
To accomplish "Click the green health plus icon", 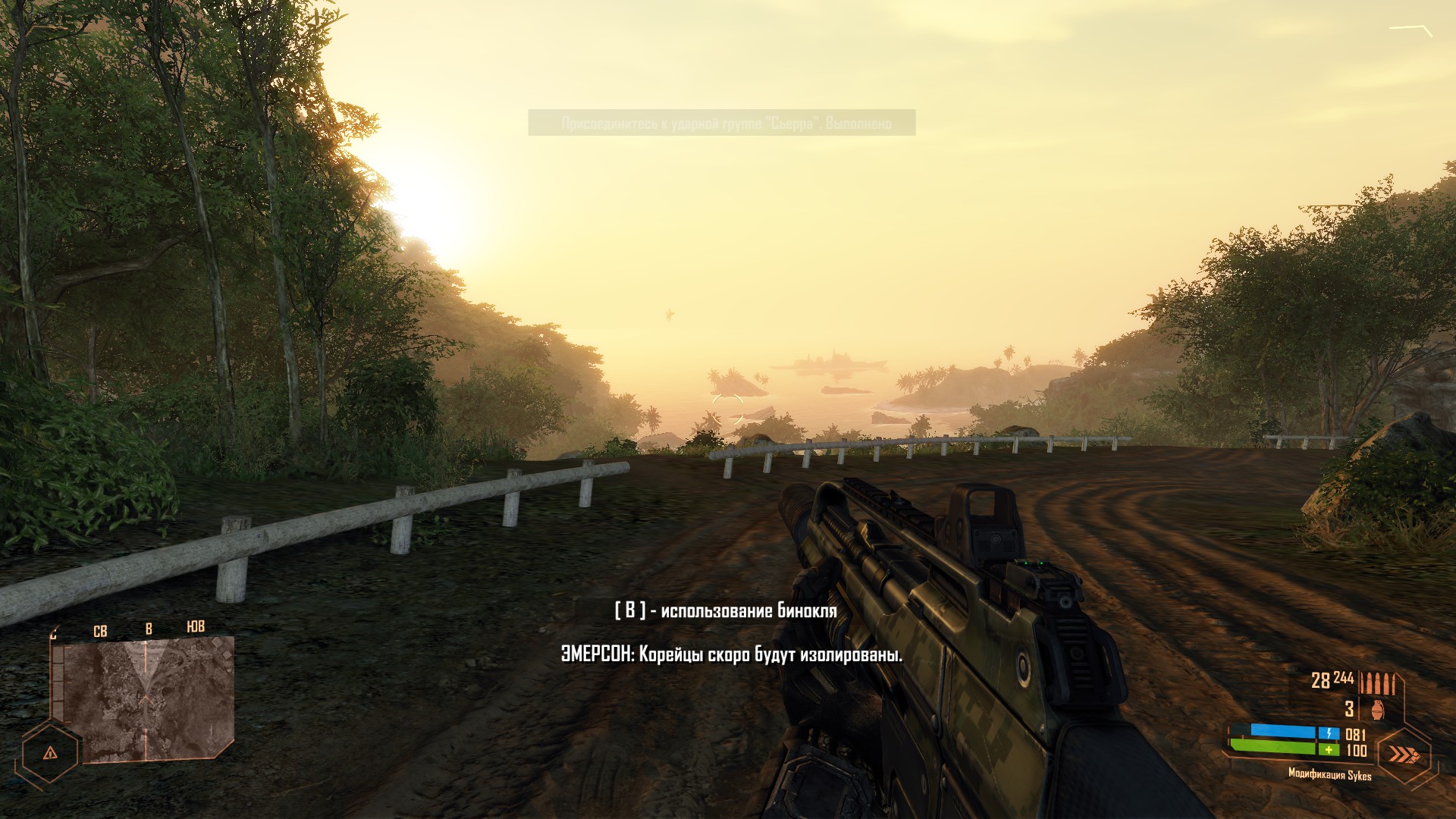I will click(1329, 750).
